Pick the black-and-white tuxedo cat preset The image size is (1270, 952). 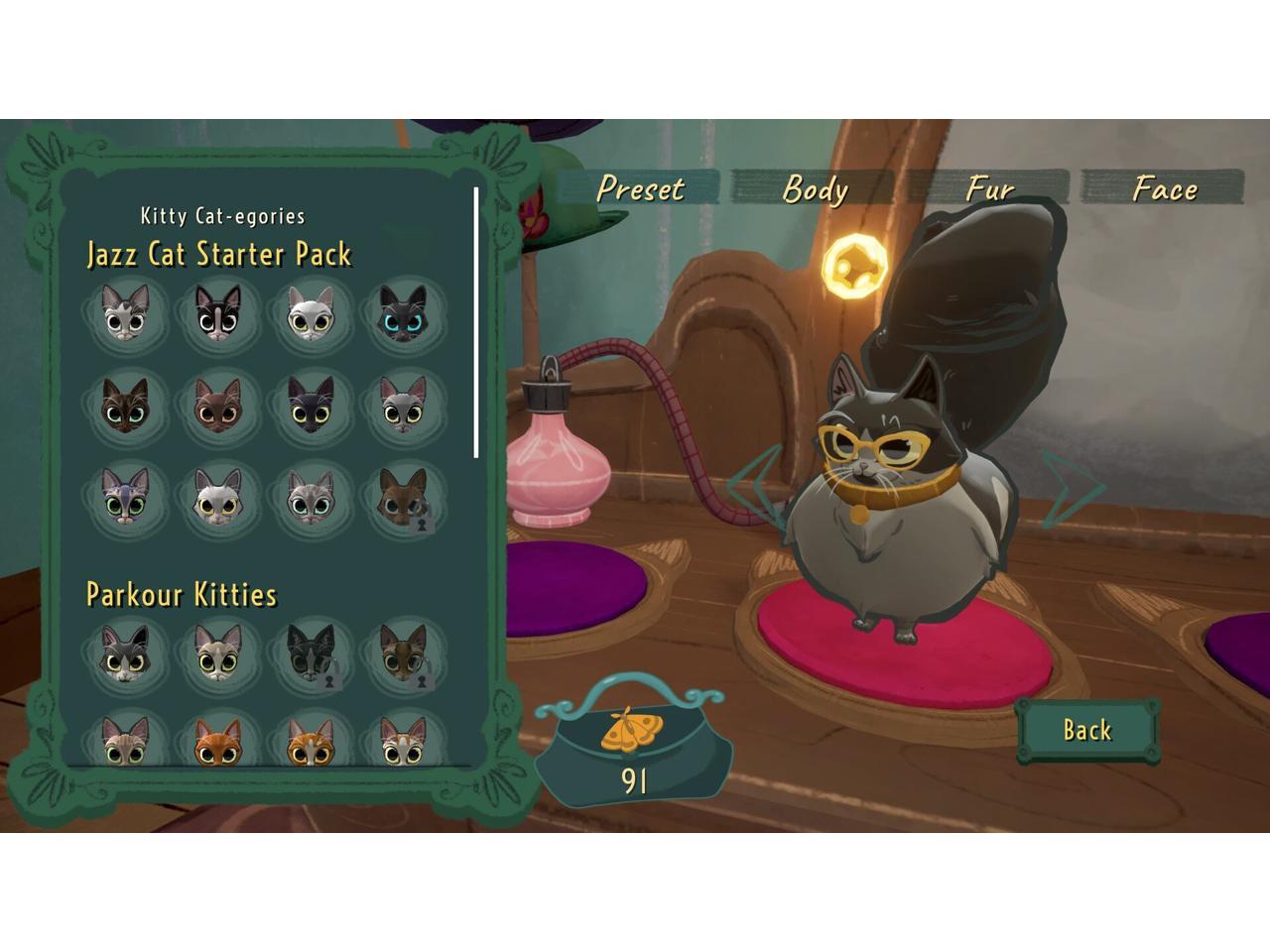click(x=217, y=313)
